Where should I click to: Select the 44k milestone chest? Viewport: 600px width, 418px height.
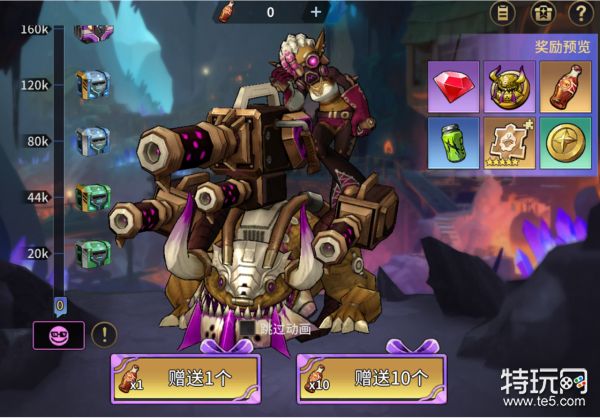(x=92, y=197)
